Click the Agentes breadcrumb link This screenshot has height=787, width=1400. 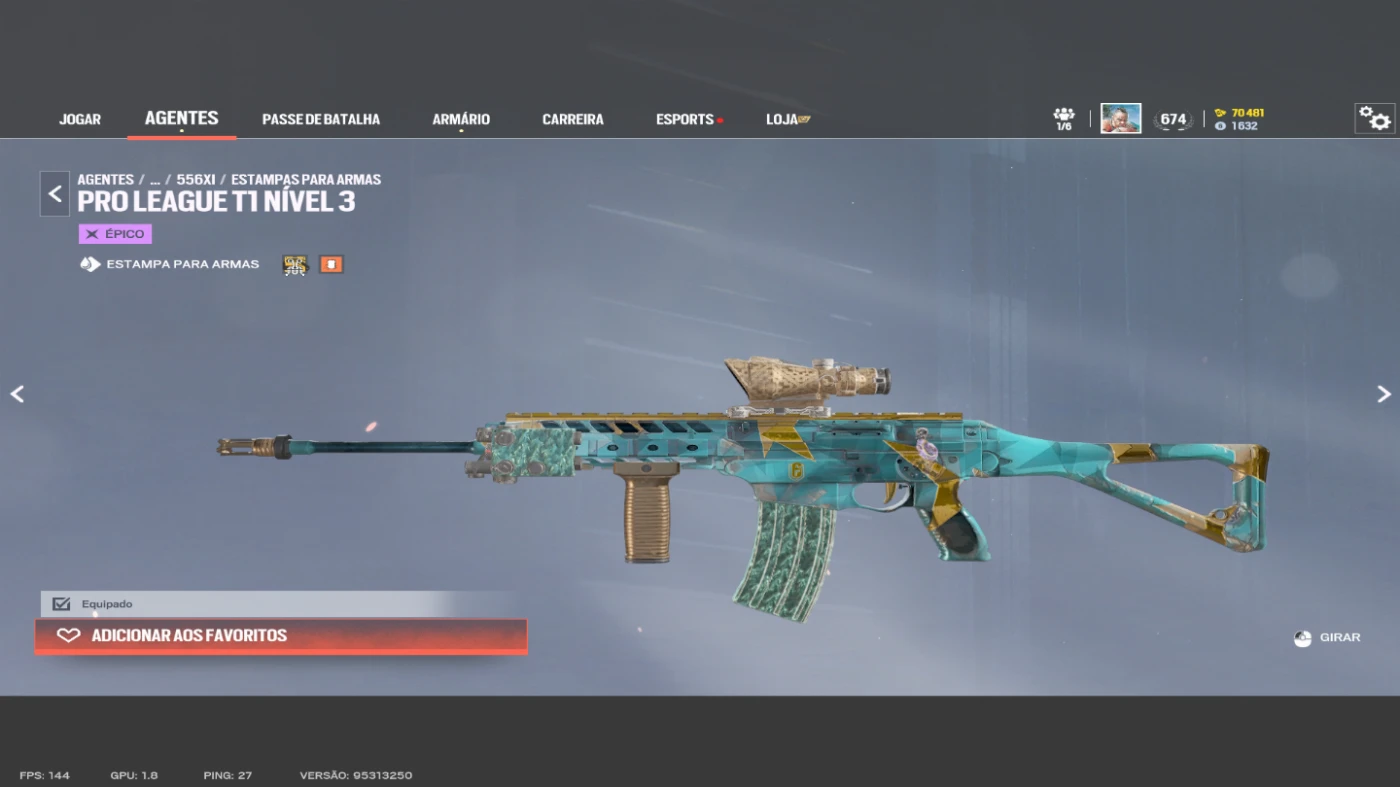coord(105,180)
